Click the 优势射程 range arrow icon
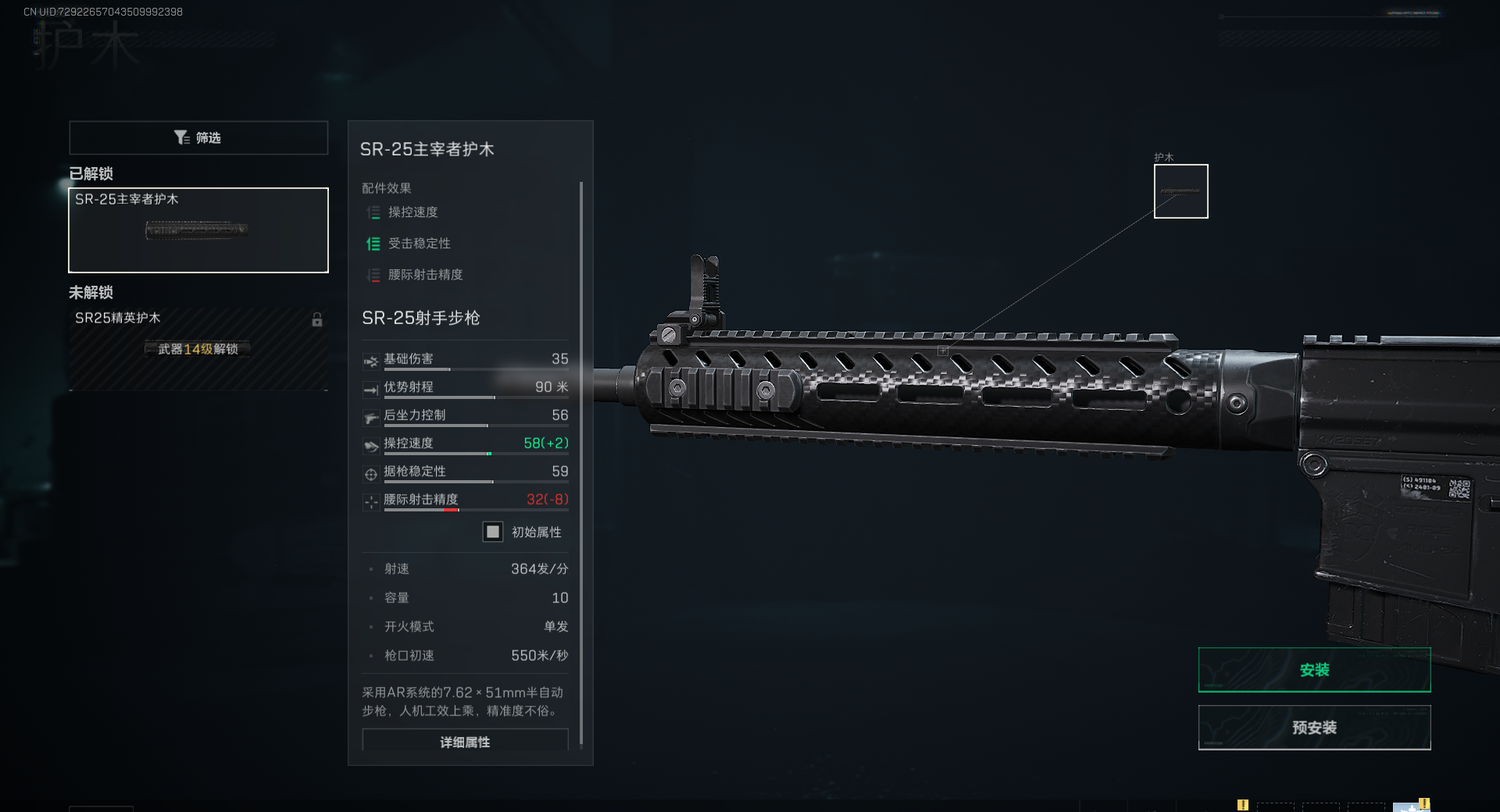1500x812 pixels. [x=371, y=388]
